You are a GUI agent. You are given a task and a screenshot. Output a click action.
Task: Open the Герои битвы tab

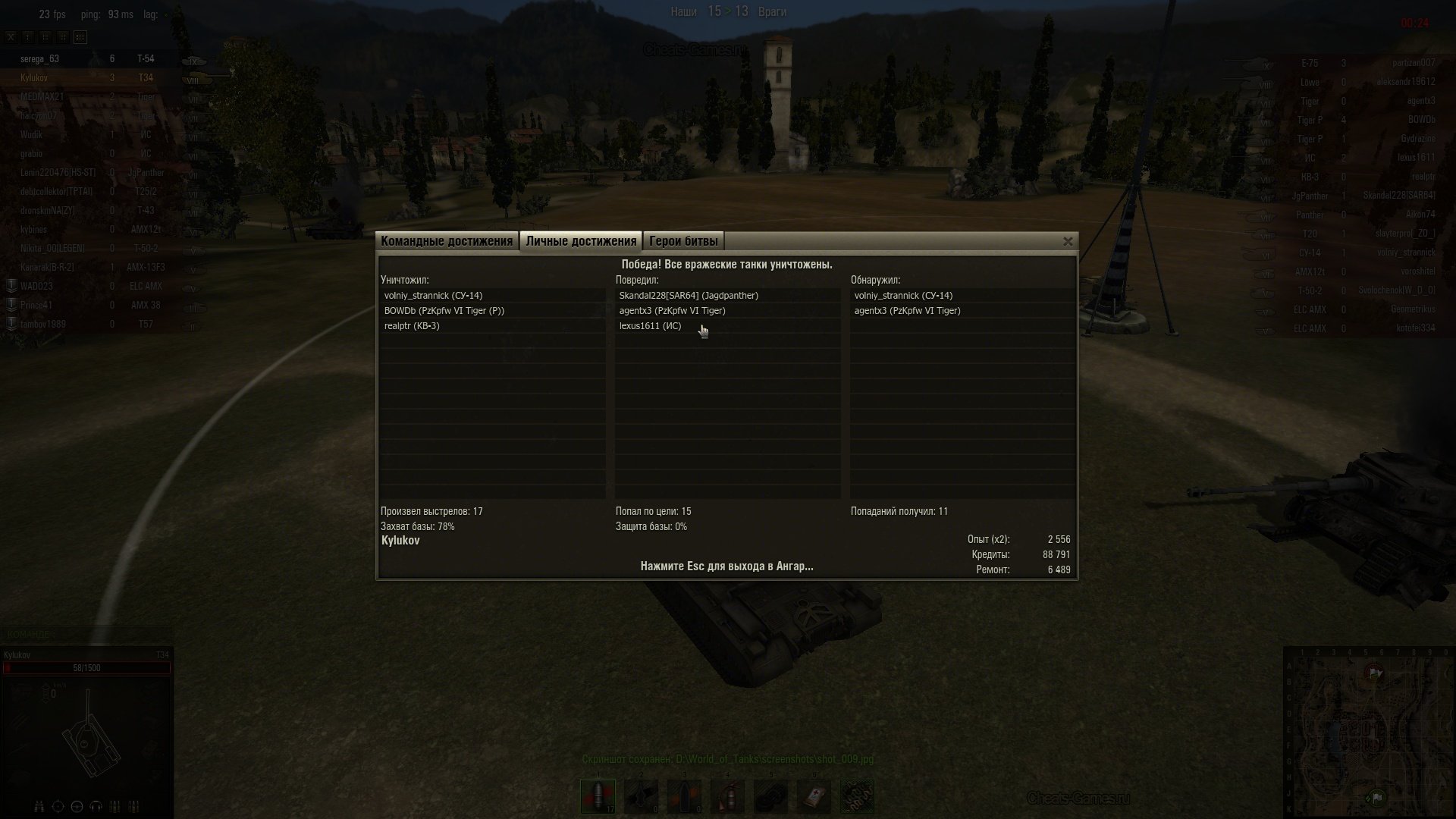tap(683, 241)
